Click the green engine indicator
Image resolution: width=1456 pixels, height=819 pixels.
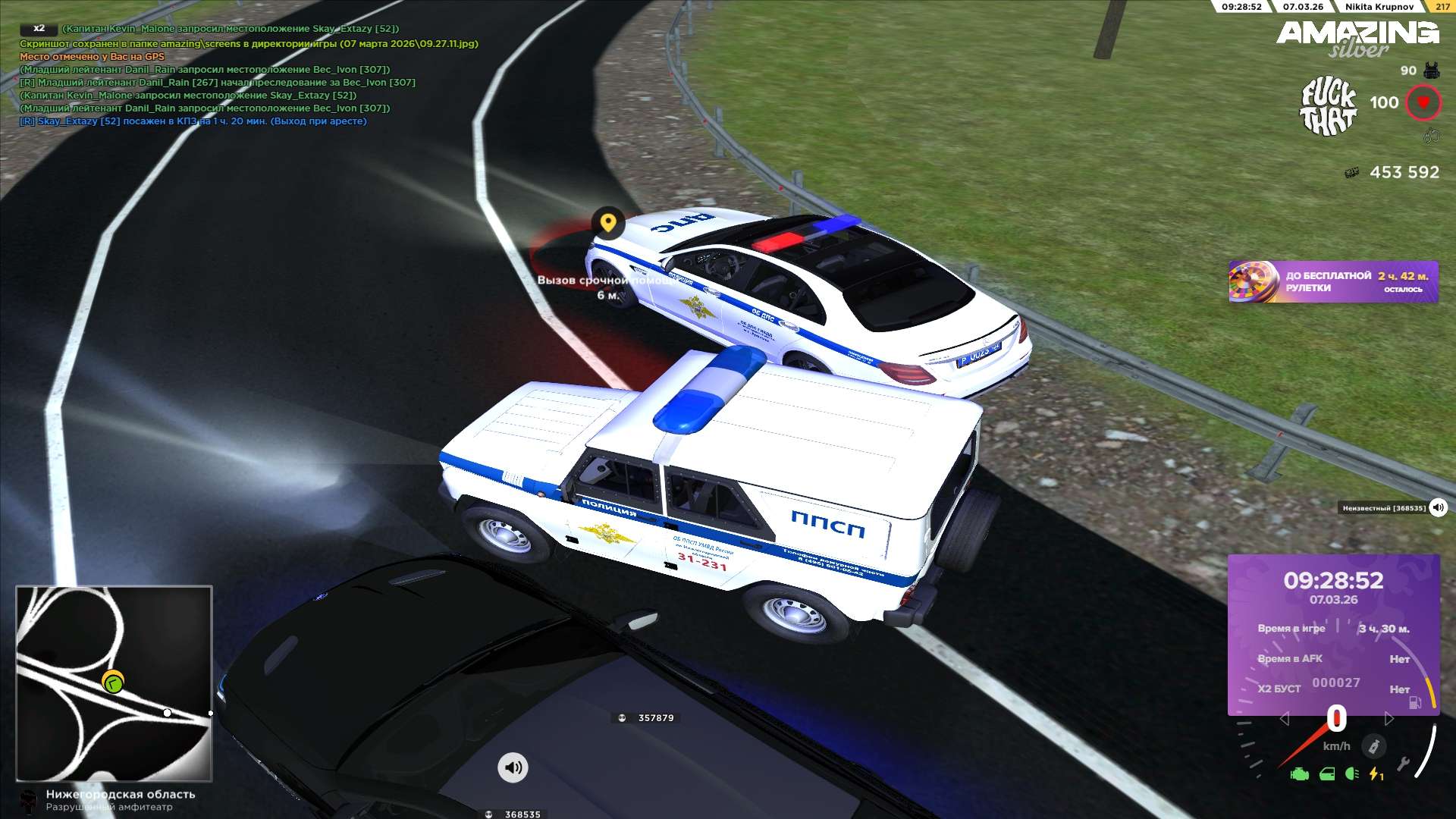[x=1300, y=774]
